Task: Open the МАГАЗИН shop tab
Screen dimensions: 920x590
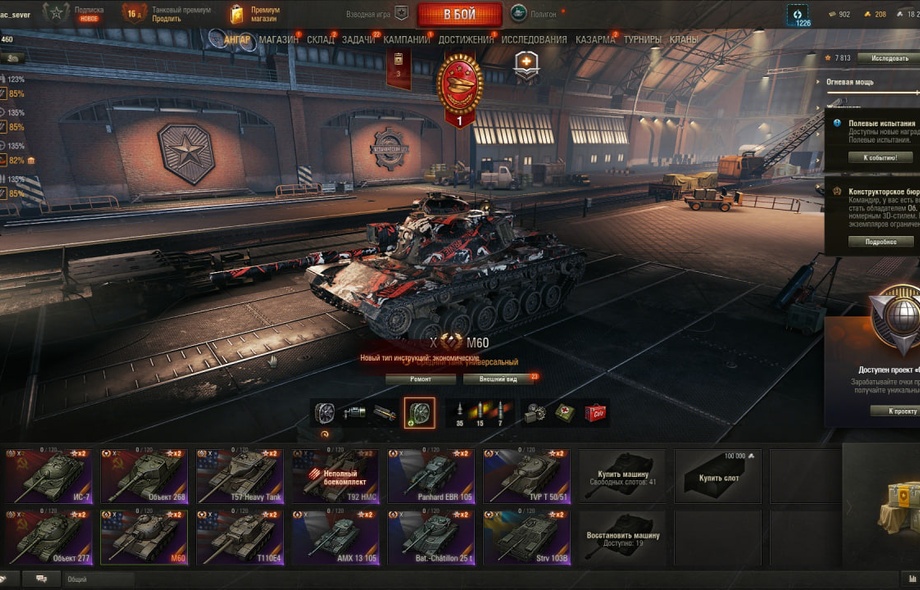Action: [278, 40]
